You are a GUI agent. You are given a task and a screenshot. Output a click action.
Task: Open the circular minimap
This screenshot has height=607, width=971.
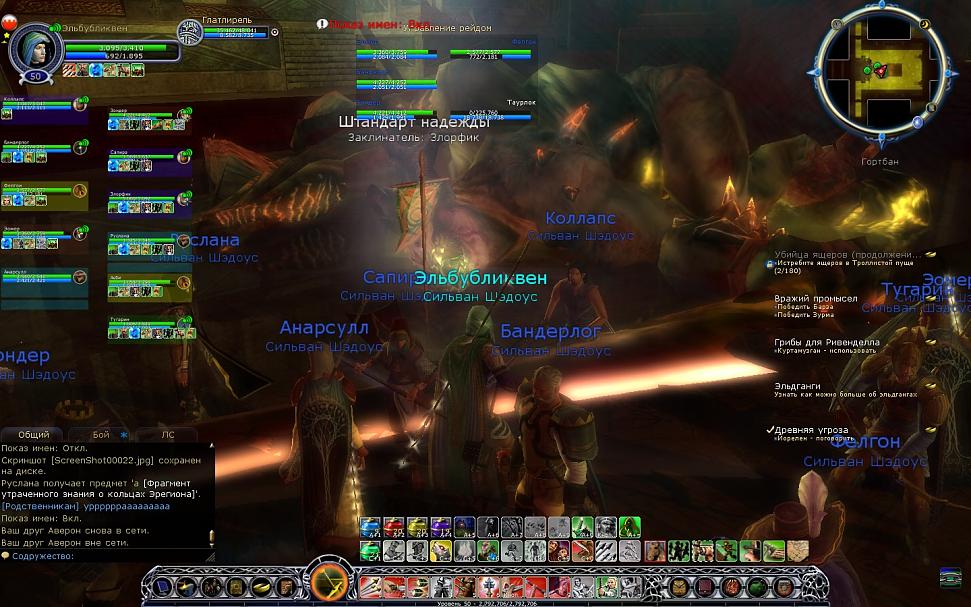click(x=882, y=71)
